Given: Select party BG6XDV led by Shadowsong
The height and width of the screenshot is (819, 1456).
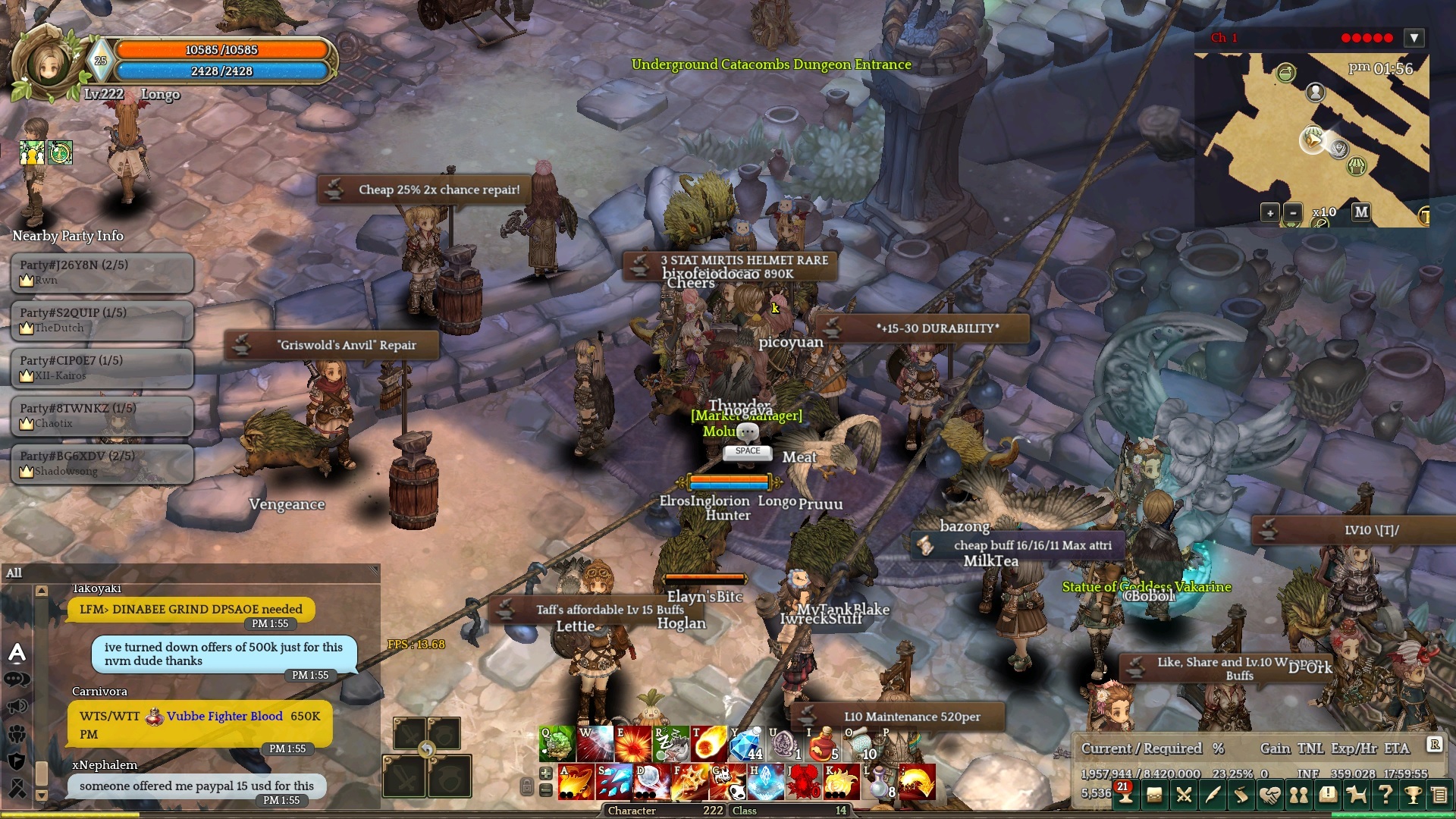Looking at the screenshot, I should coord(102,463).
